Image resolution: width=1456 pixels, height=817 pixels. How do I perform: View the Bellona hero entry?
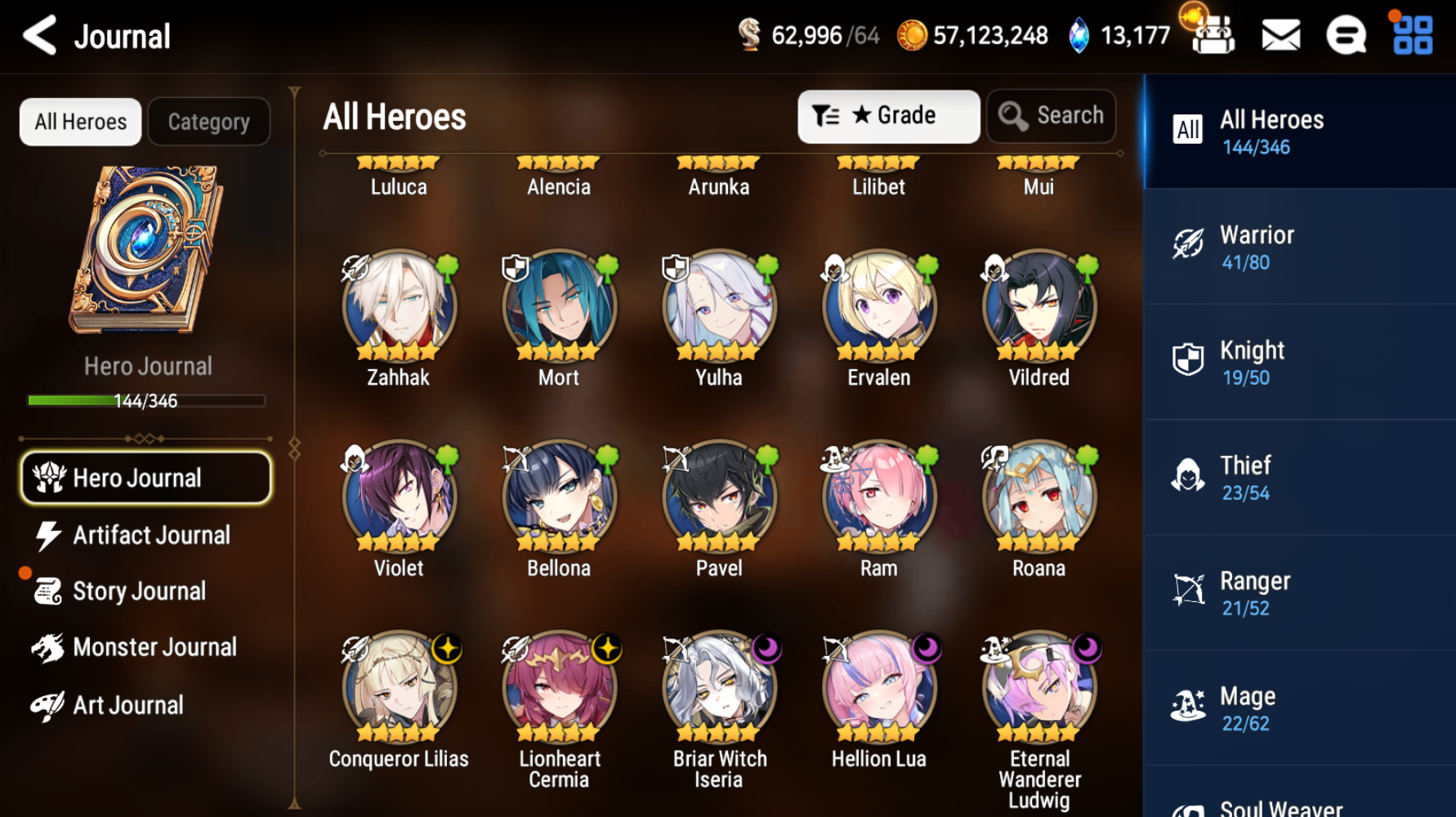pos(559,498)
